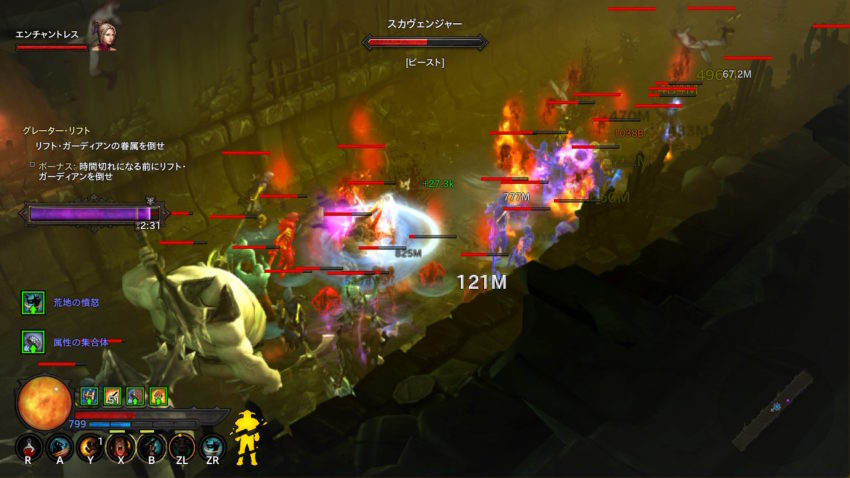Image resolution: width=850 pixels, height=478 pixels.
Task: Activate the orange skill labeled Y
Action: coord(91,447)
